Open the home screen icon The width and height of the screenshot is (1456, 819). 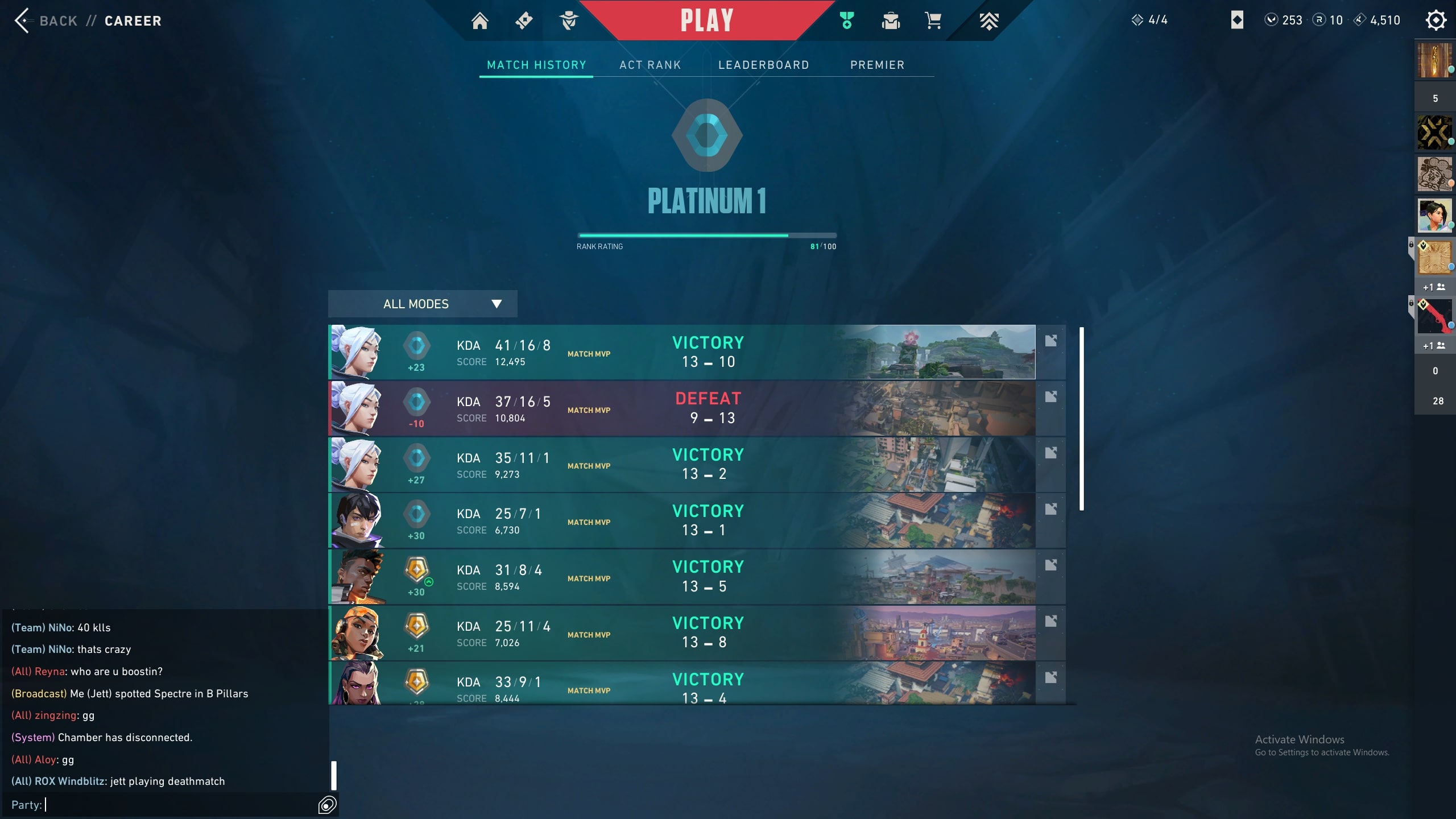click(x=479, y=21)
